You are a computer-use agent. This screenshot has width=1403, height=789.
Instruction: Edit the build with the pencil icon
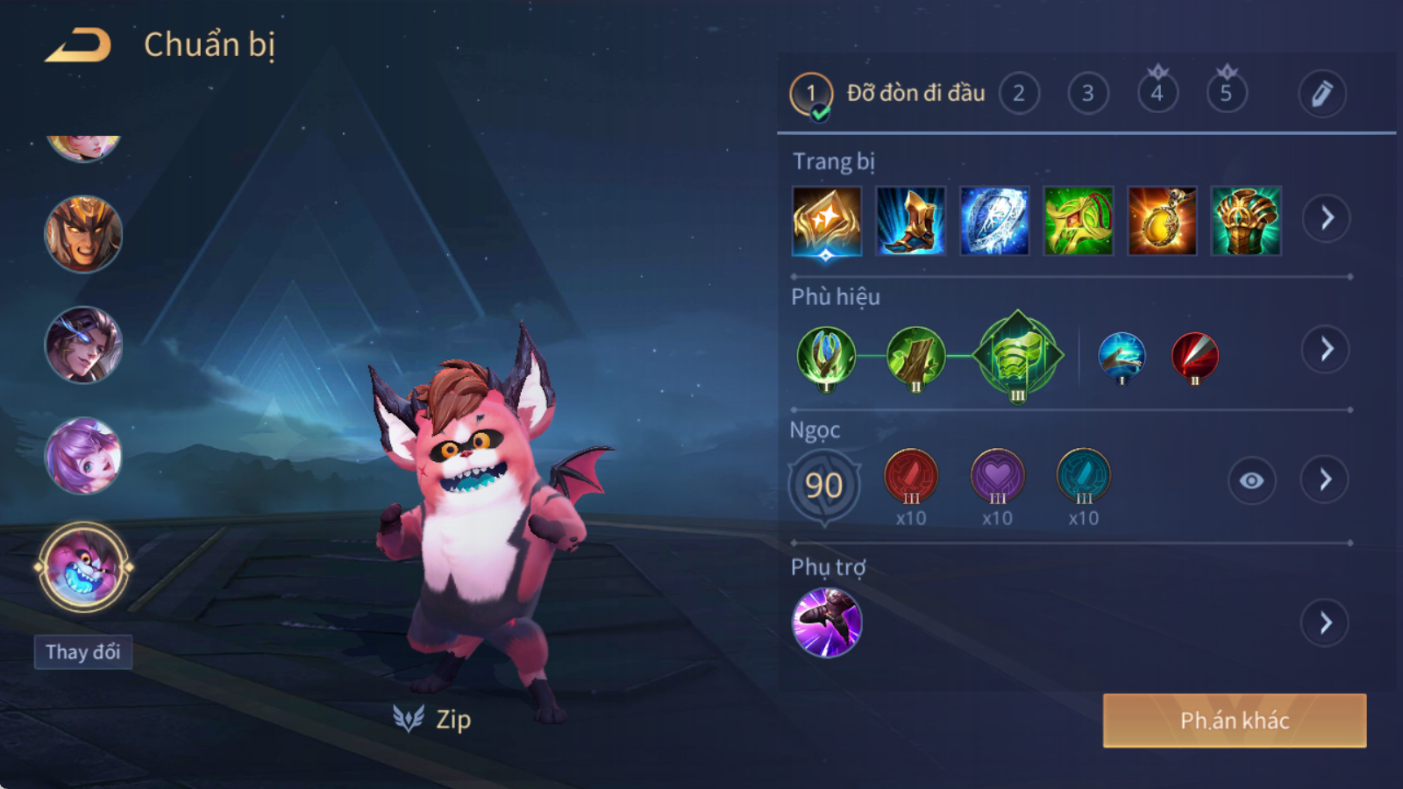pyautogui.click(x=1322, y=94)
